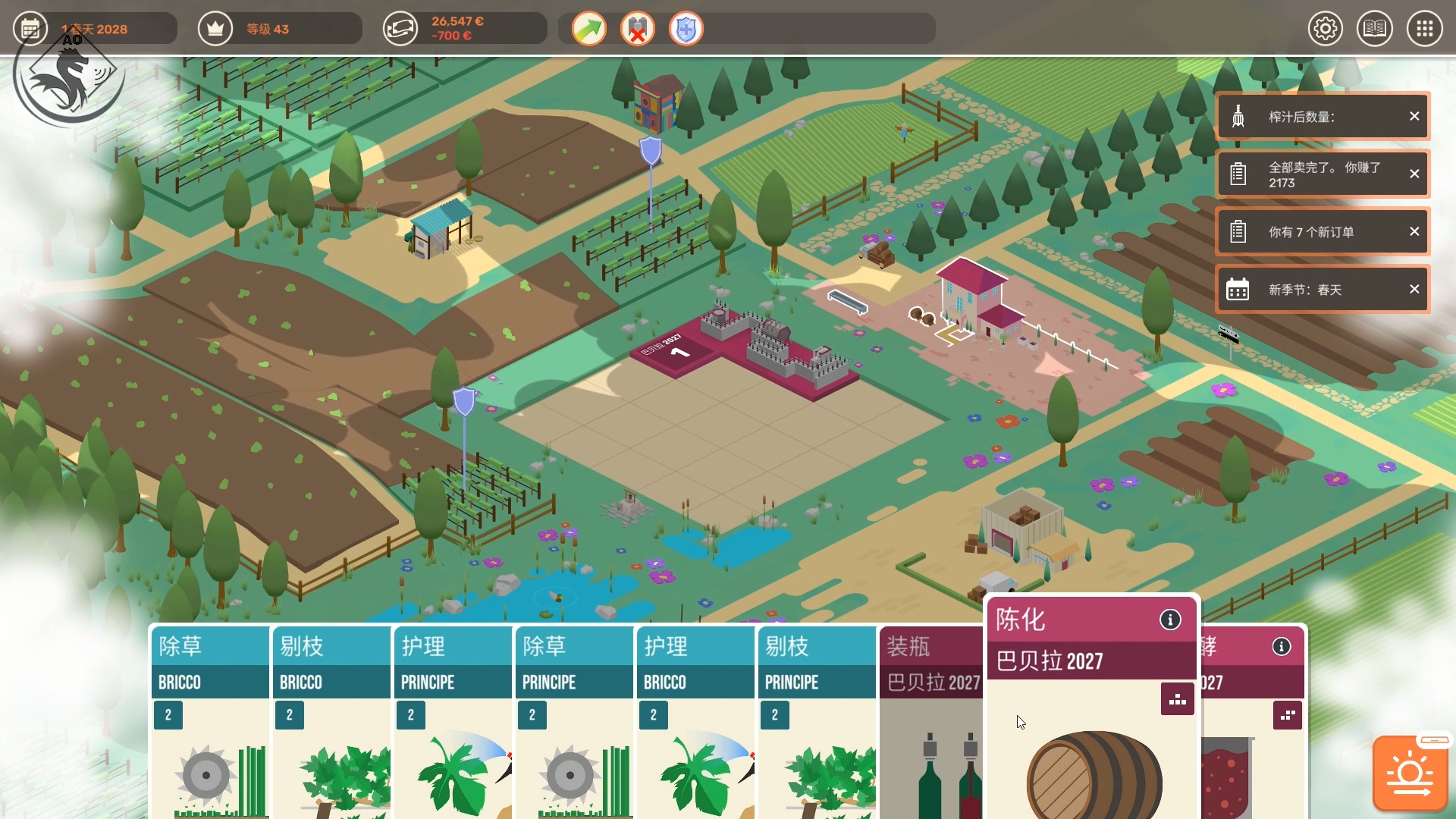Open the encyclopedia book
This screenshot has height=819, width=1456.
point(1374,29)
